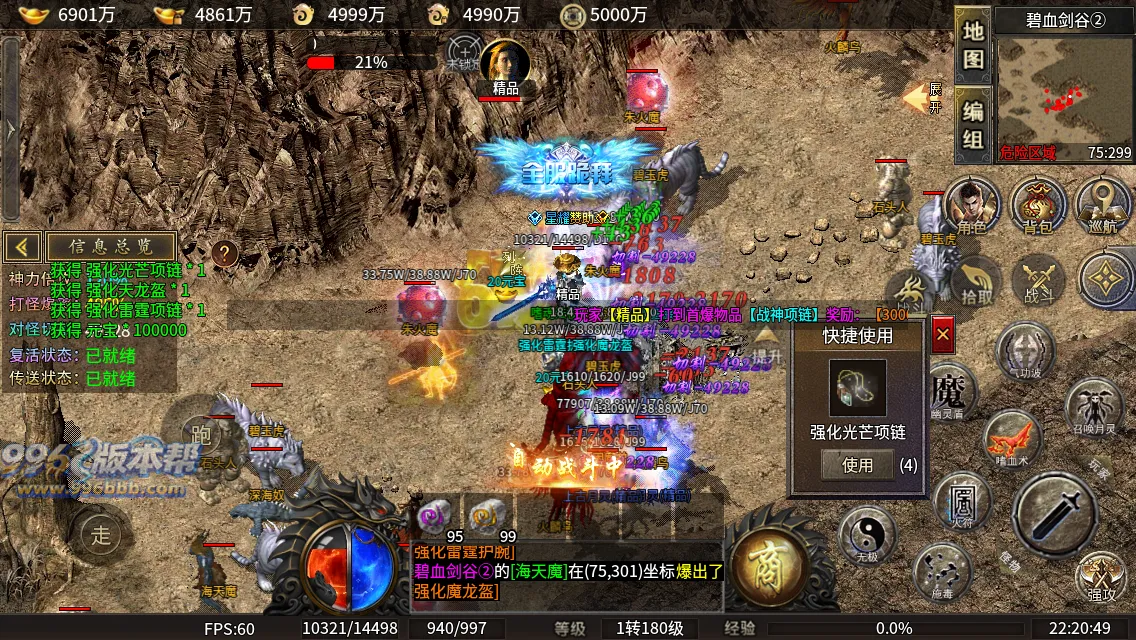
Task: Cast the 无极 yin-yang skill
Action: (x=866, y=532)
